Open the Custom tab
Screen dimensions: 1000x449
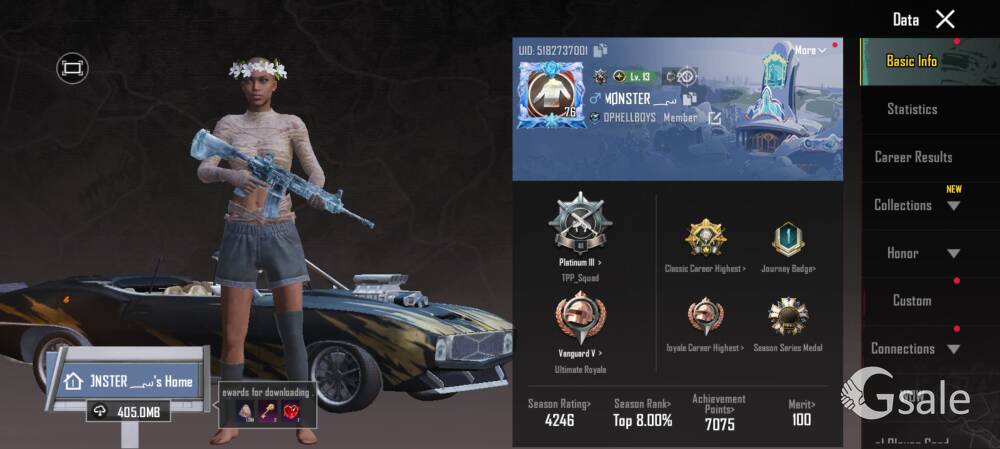coord(912,300)
